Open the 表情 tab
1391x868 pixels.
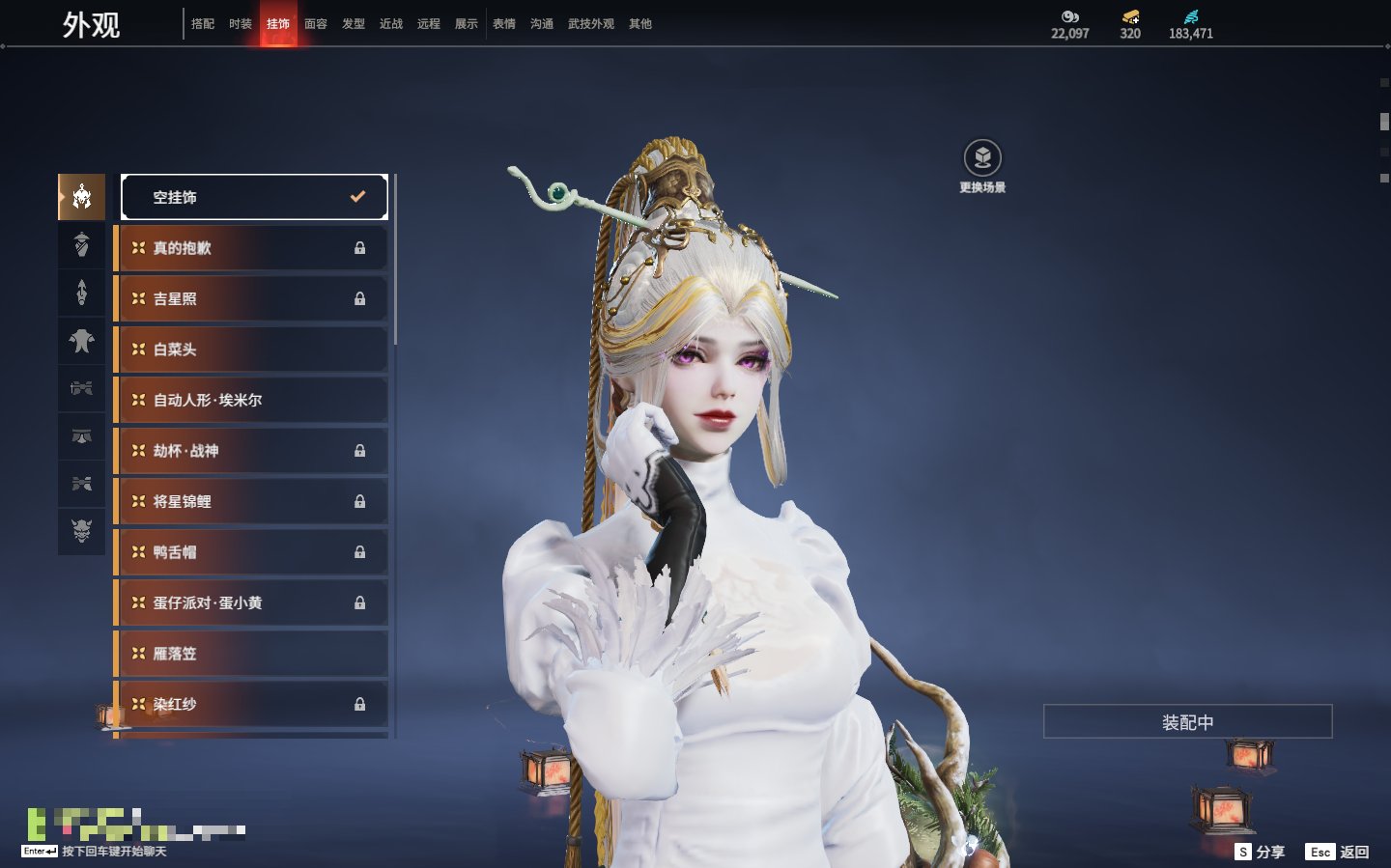[504, 24]
